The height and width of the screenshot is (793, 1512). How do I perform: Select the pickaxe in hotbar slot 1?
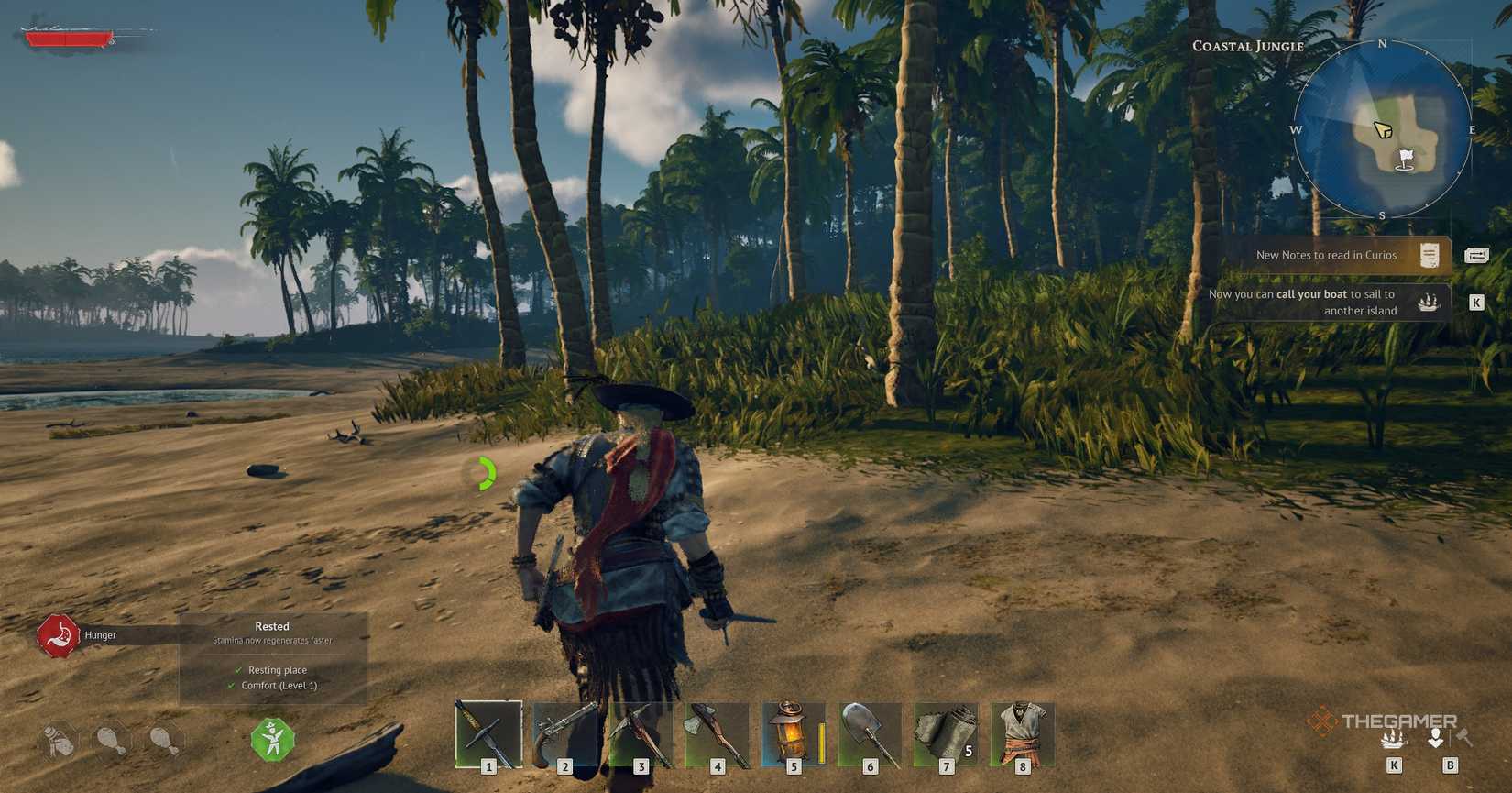click(486, 732)
